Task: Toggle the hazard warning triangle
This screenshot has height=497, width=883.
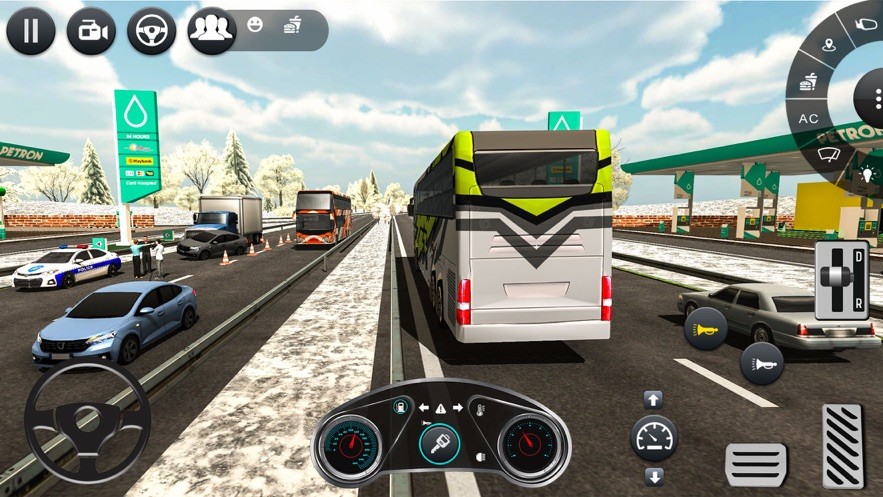Action: (x=440, y=408)
